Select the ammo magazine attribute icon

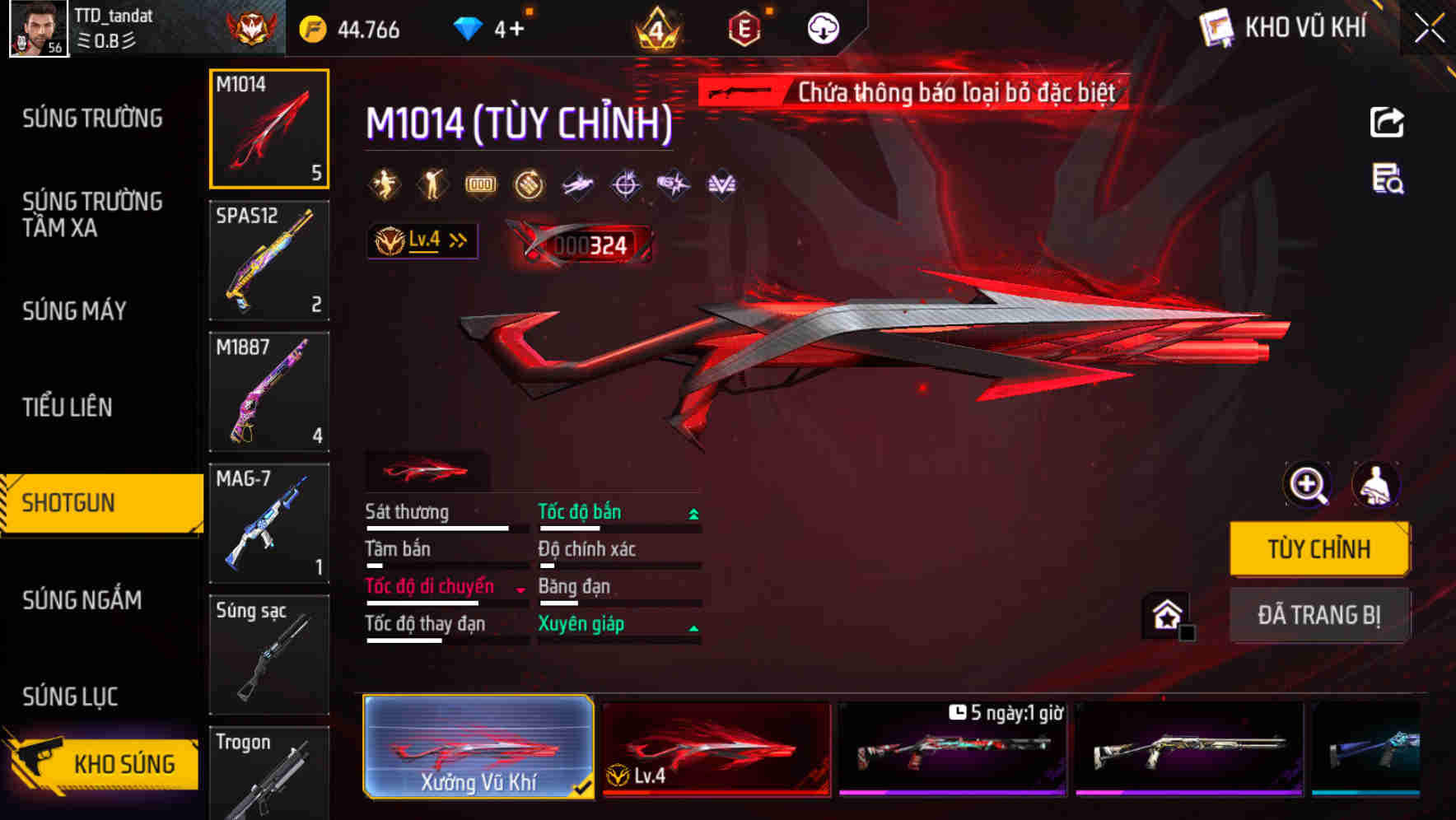tap(480, 183)
